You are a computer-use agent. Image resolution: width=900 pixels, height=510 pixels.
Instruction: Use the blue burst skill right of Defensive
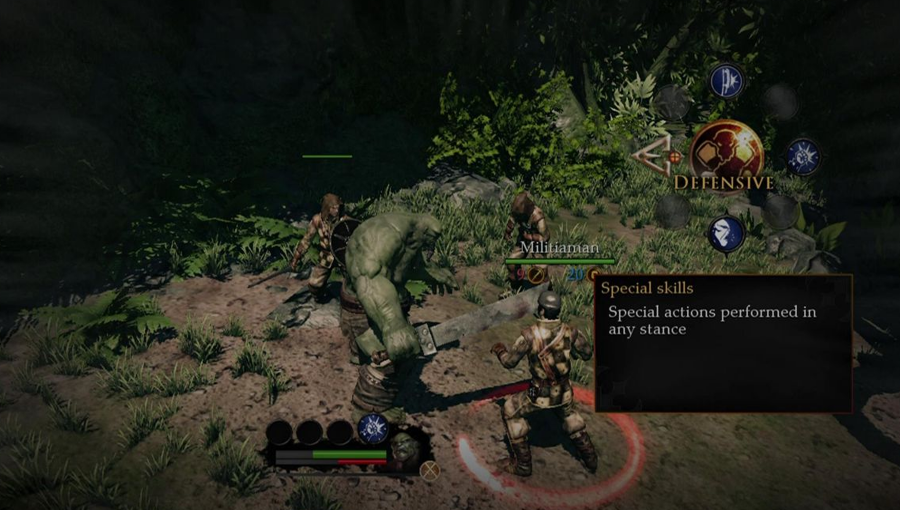tap(802, 156)
